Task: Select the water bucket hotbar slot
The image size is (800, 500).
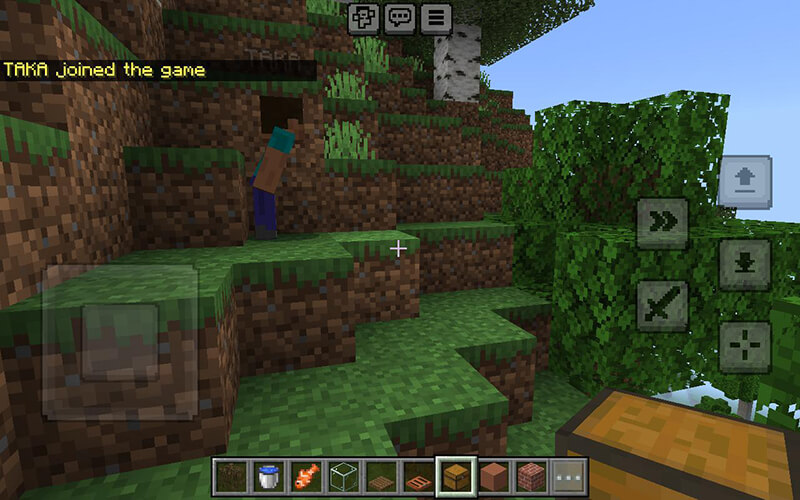Action: click(267, 475)
